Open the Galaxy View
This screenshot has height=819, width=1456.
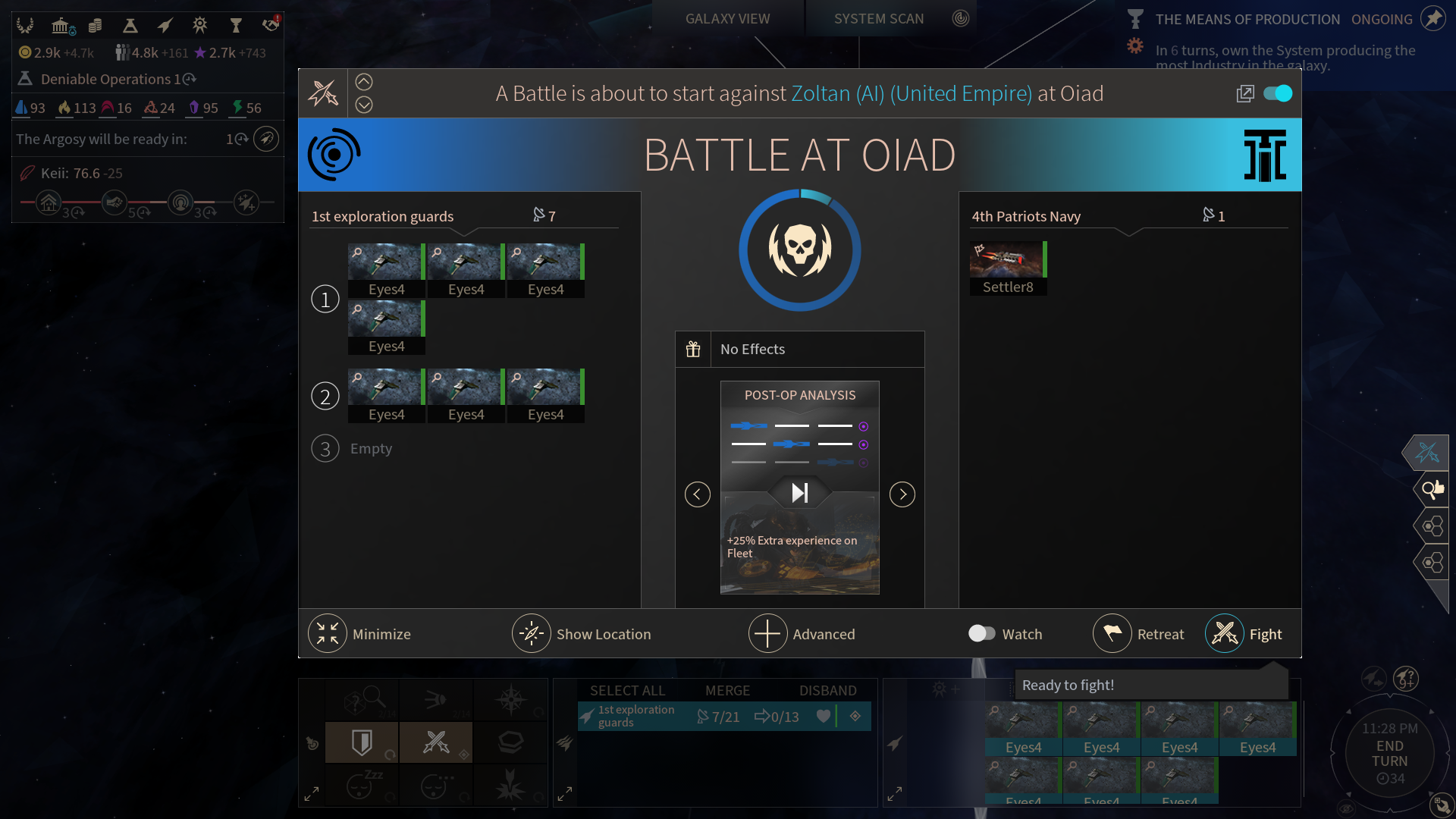(x=727, y=19)
